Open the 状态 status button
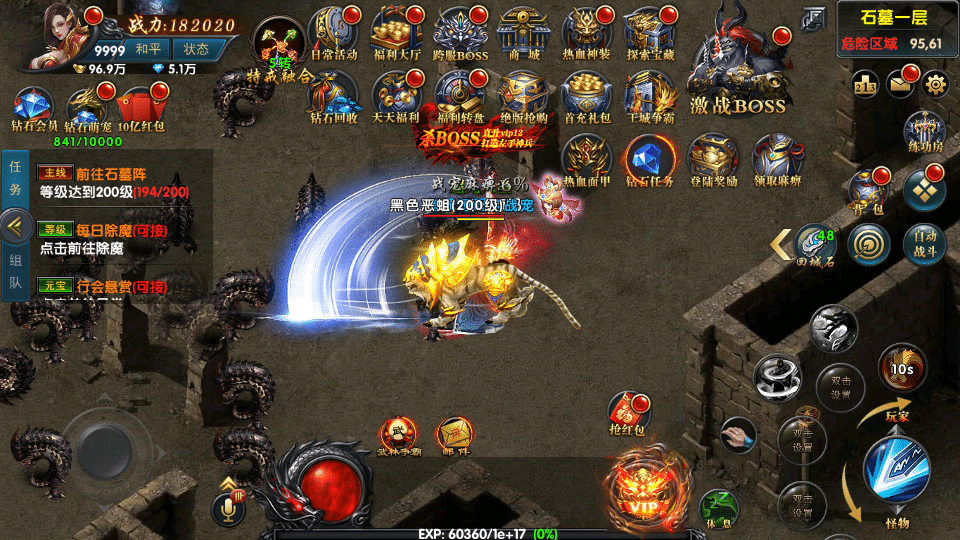The image size is (960, 540). click(x=197, y=48)
